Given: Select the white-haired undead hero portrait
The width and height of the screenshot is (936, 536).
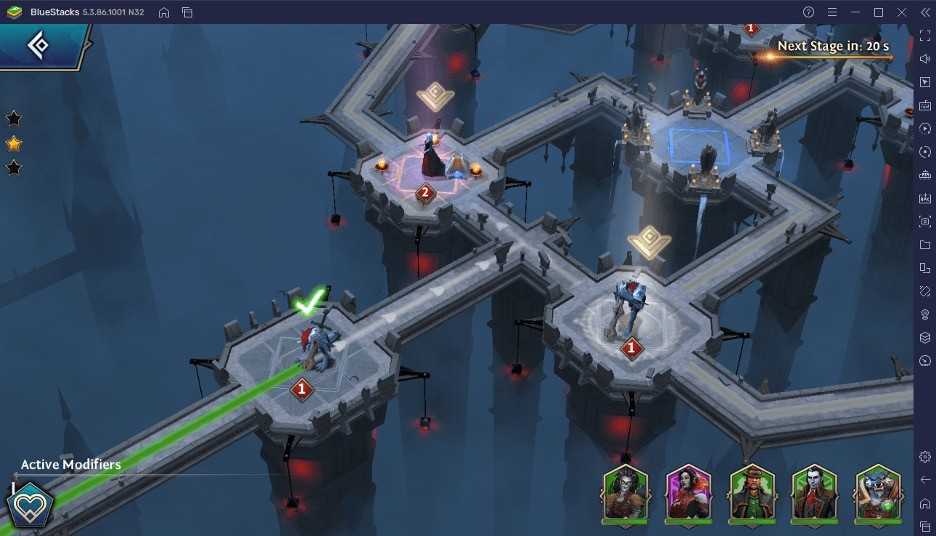Looking at the screenshot, I should pyautogui.click(x=625, y=493).
